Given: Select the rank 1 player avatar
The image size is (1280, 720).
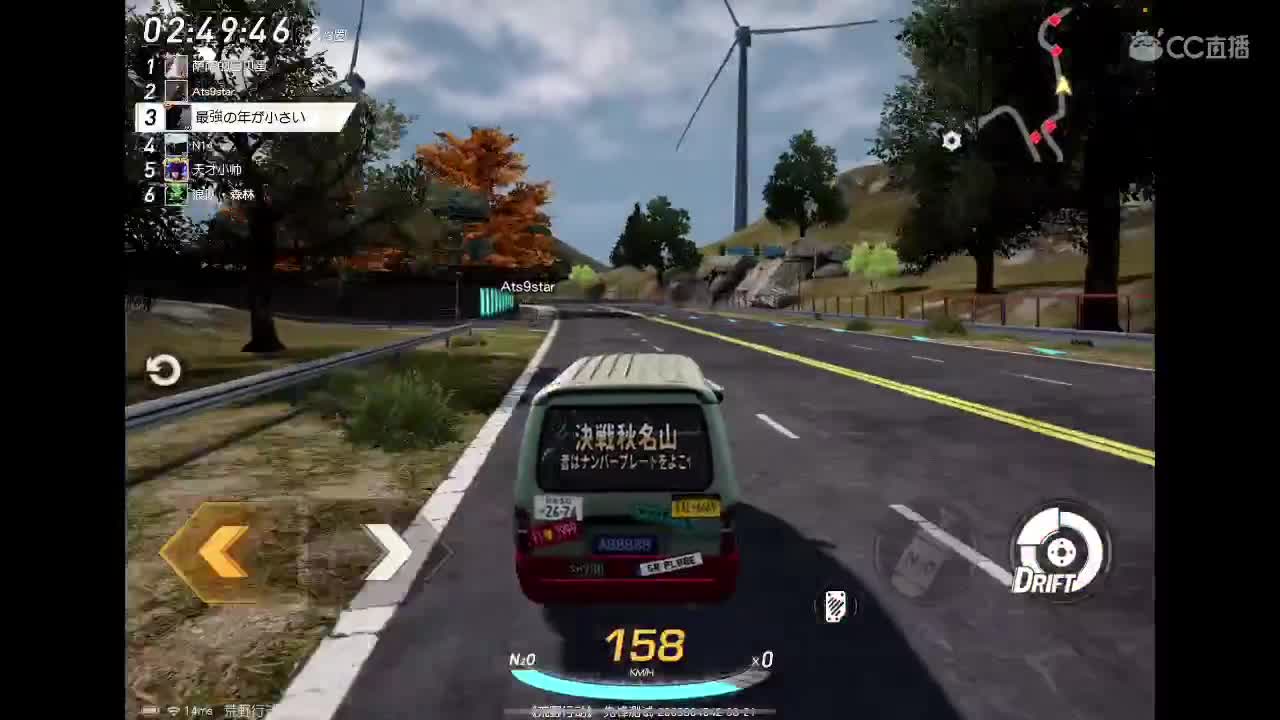Looking at the screenshot, I should (x=175, y=64).
